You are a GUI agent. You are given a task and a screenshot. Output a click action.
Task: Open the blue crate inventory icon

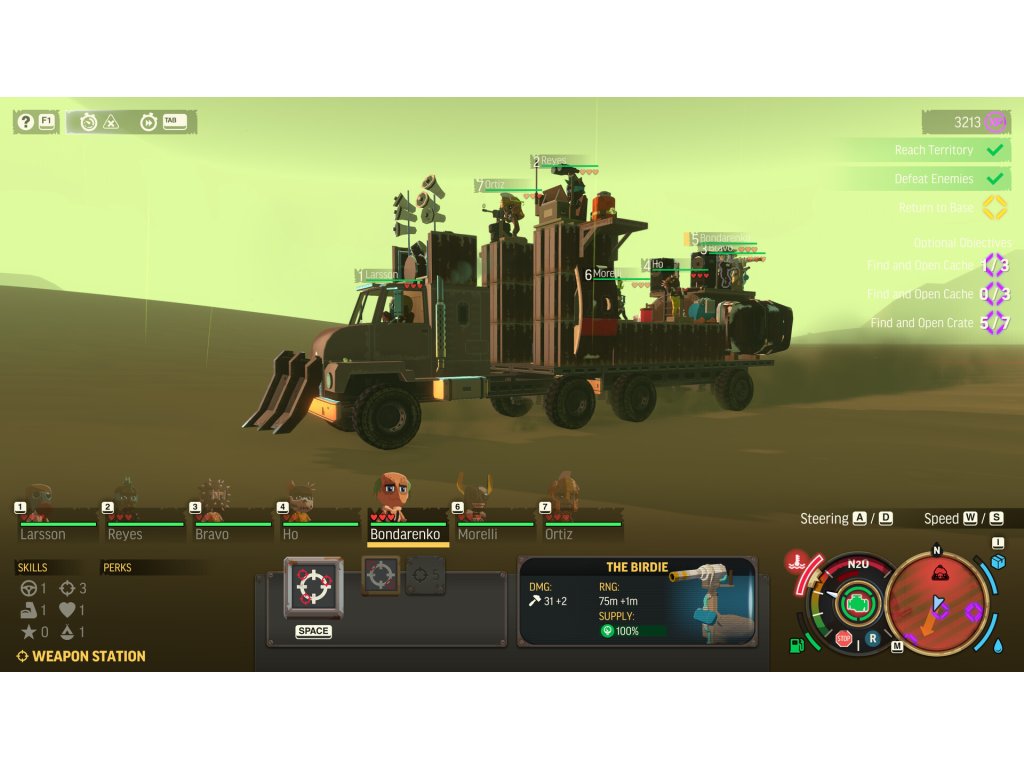point(998,562)
